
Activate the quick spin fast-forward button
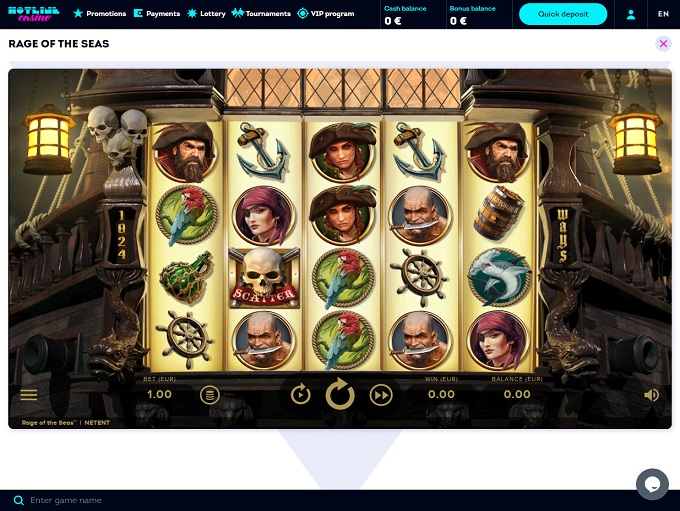pos(381,395)
